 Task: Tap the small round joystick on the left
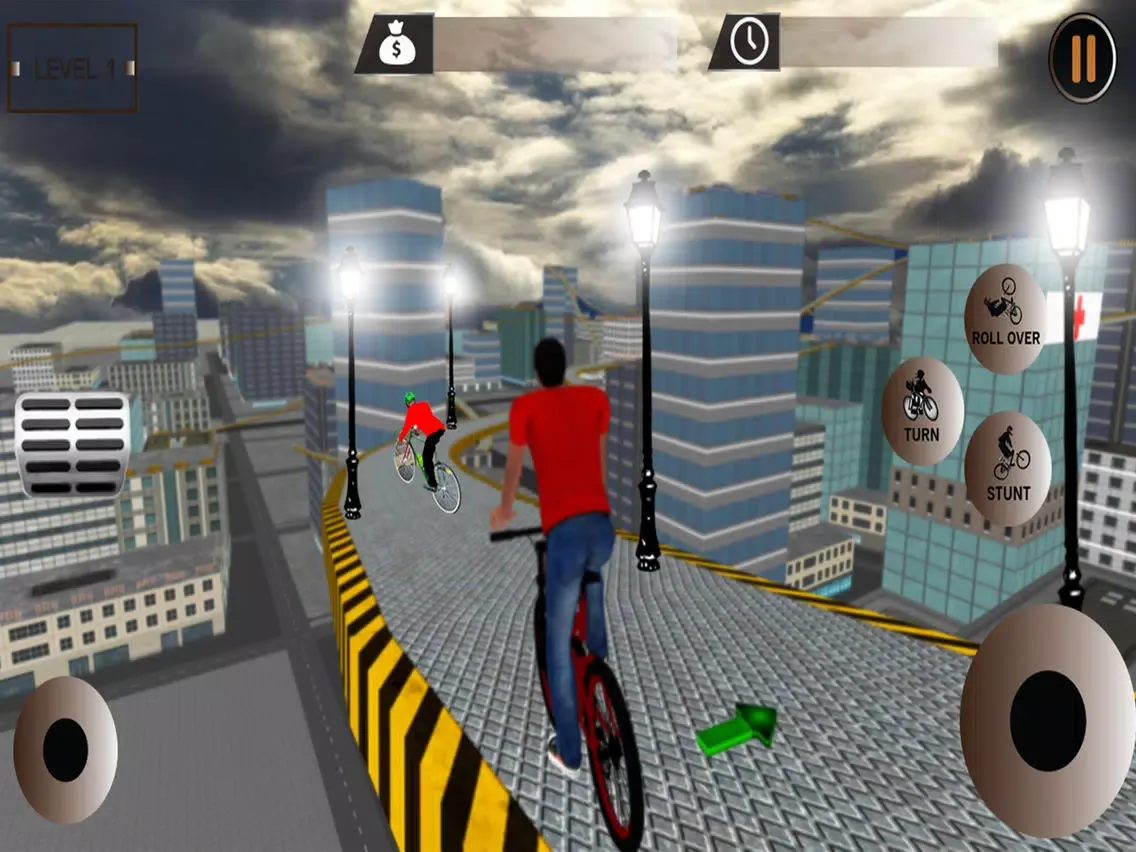pyautogui.click(x=65, y=749)
